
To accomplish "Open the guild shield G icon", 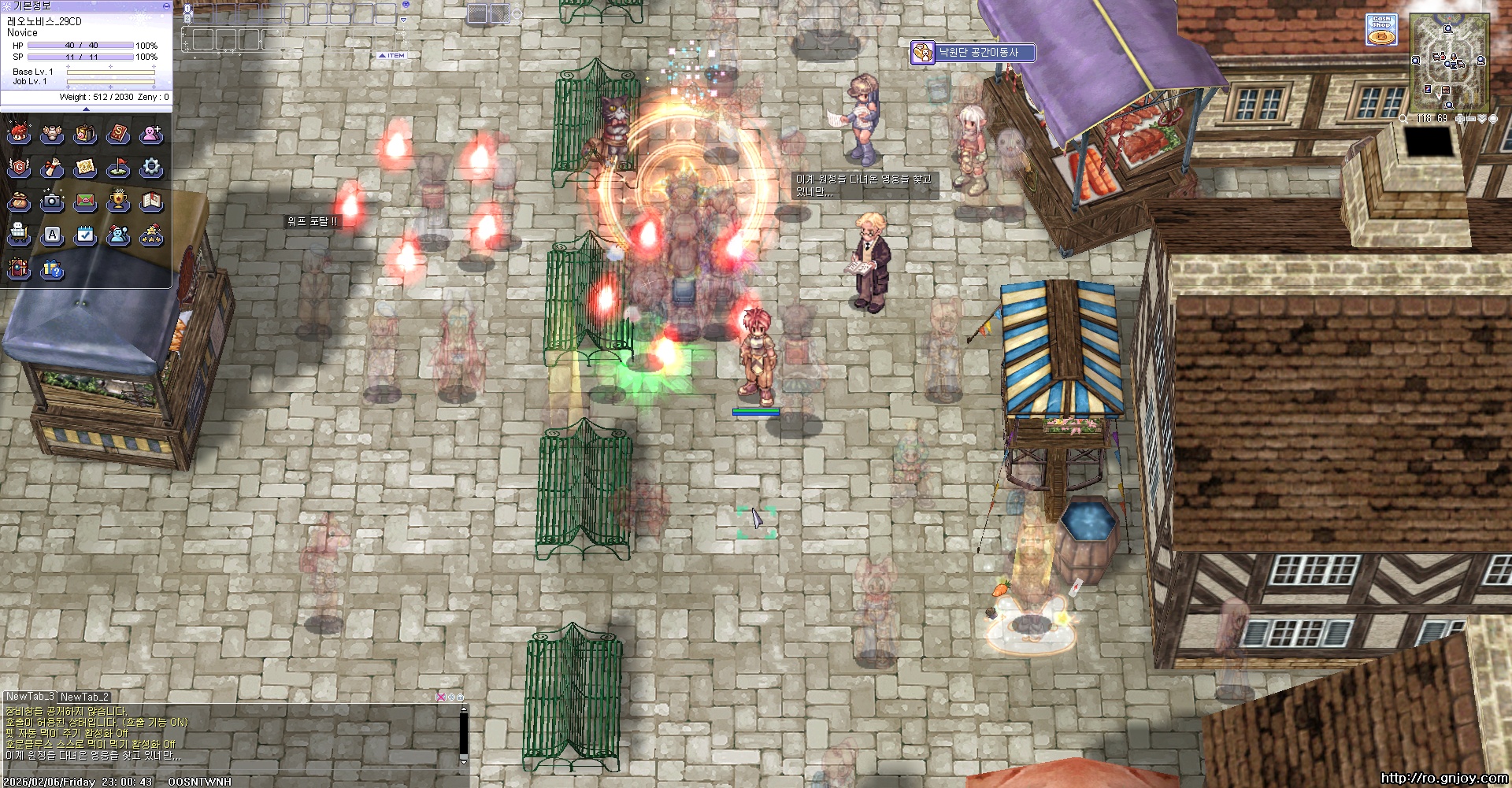I will 19,168.
